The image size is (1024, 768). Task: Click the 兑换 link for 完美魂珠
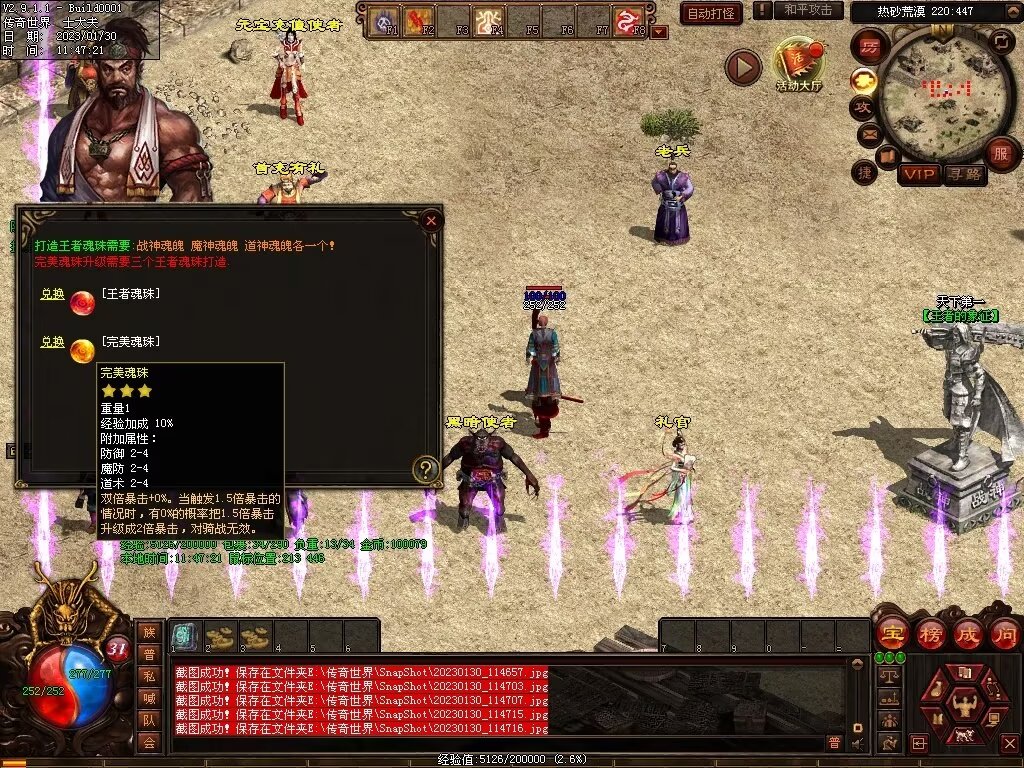click(x=52, y=342)
